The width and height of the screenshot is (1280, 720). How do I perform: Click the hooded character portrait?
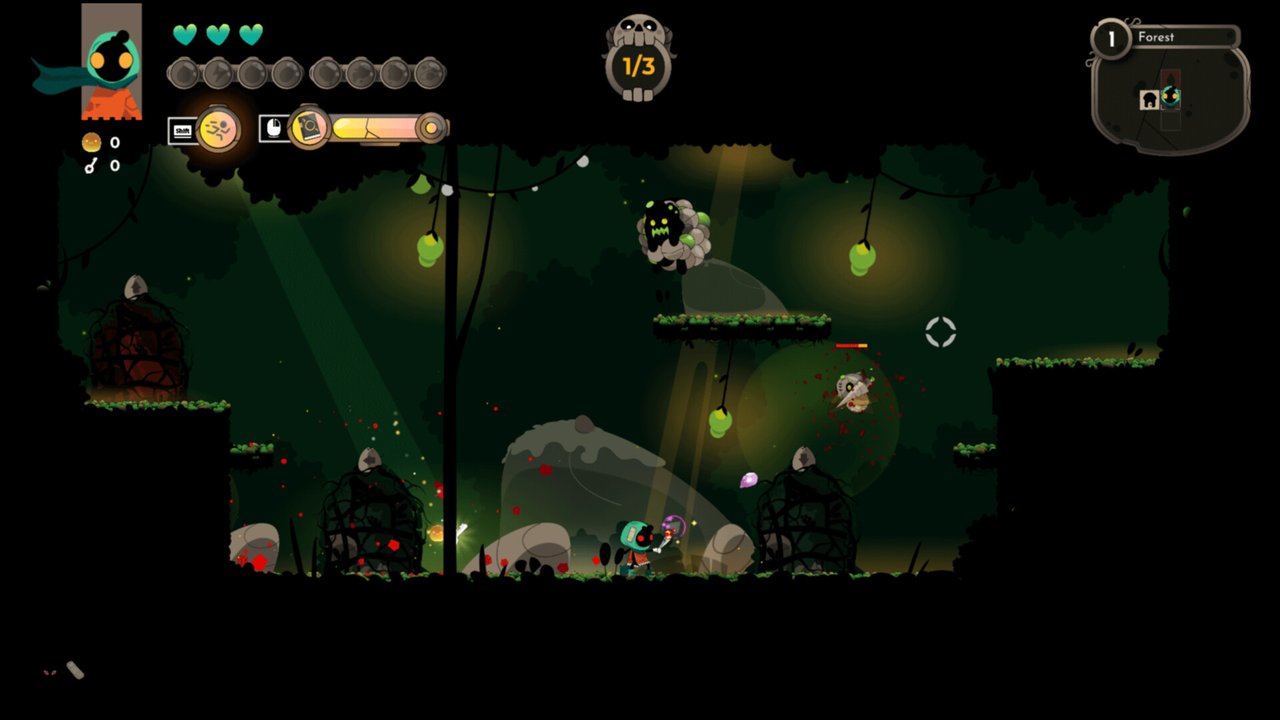(111, 62)
